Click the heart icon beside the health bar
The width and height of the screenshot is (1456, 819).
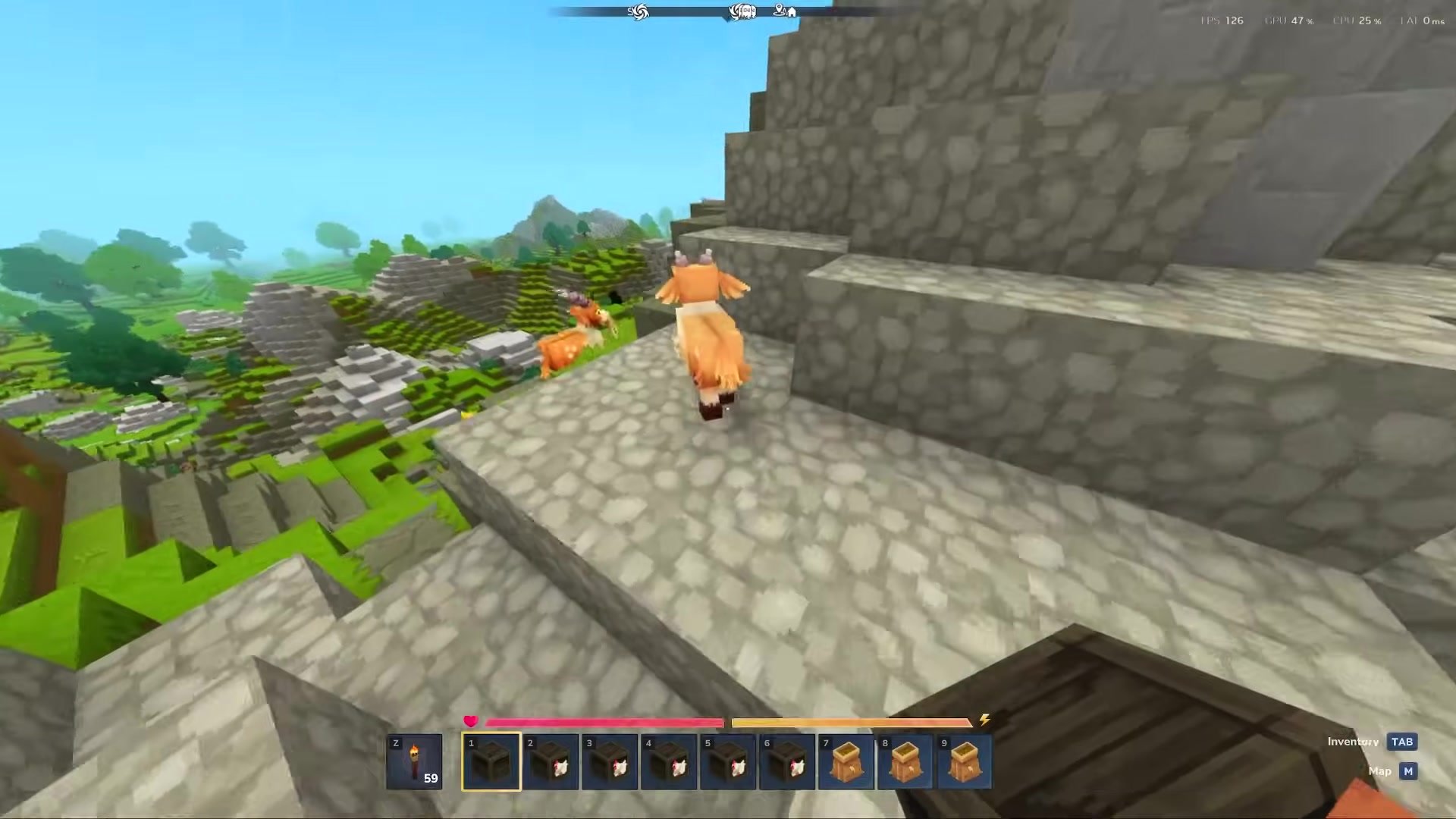[470, 721]
